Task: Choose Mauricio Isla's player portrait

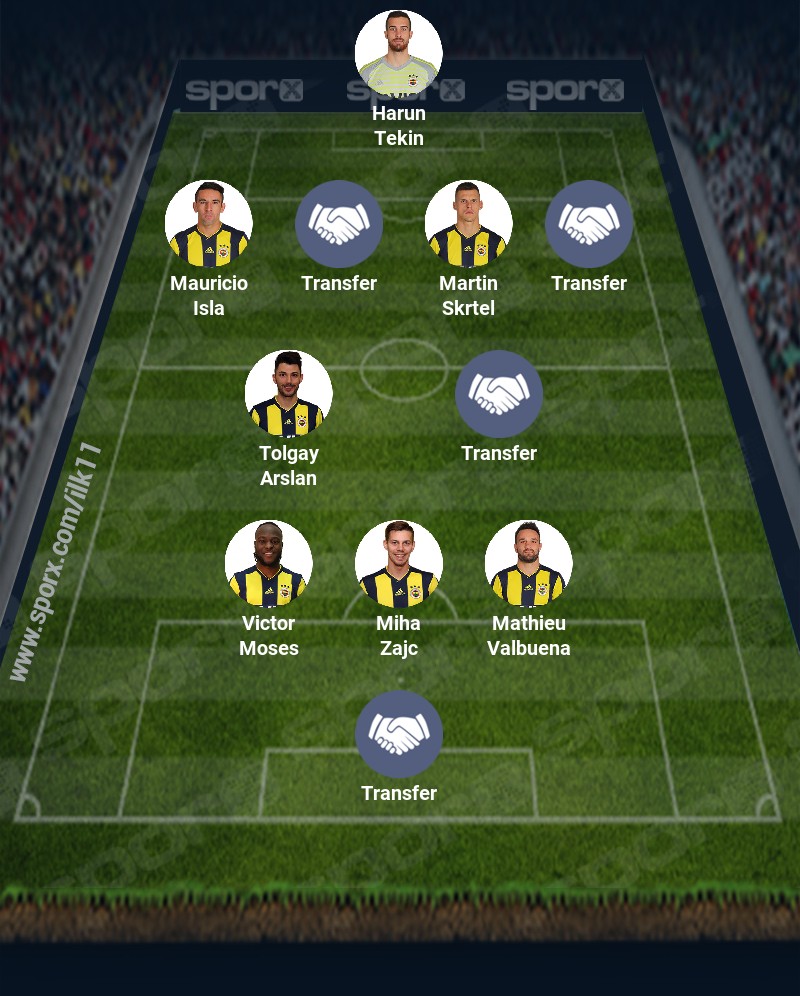Action: [x=209, y=224]
